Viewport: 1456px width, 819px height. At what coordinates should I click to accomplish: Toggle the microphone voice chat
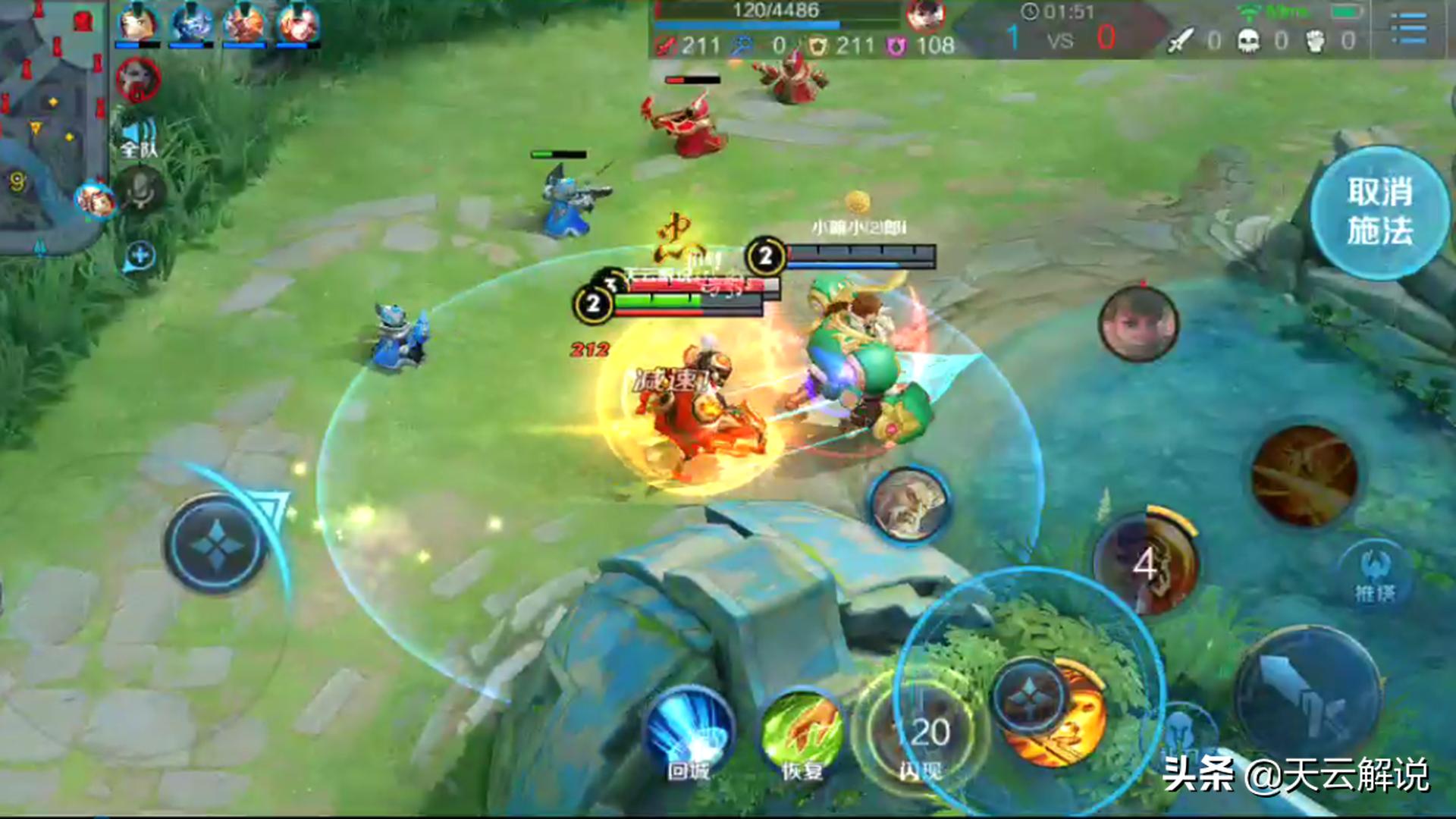tap(140, 190)
